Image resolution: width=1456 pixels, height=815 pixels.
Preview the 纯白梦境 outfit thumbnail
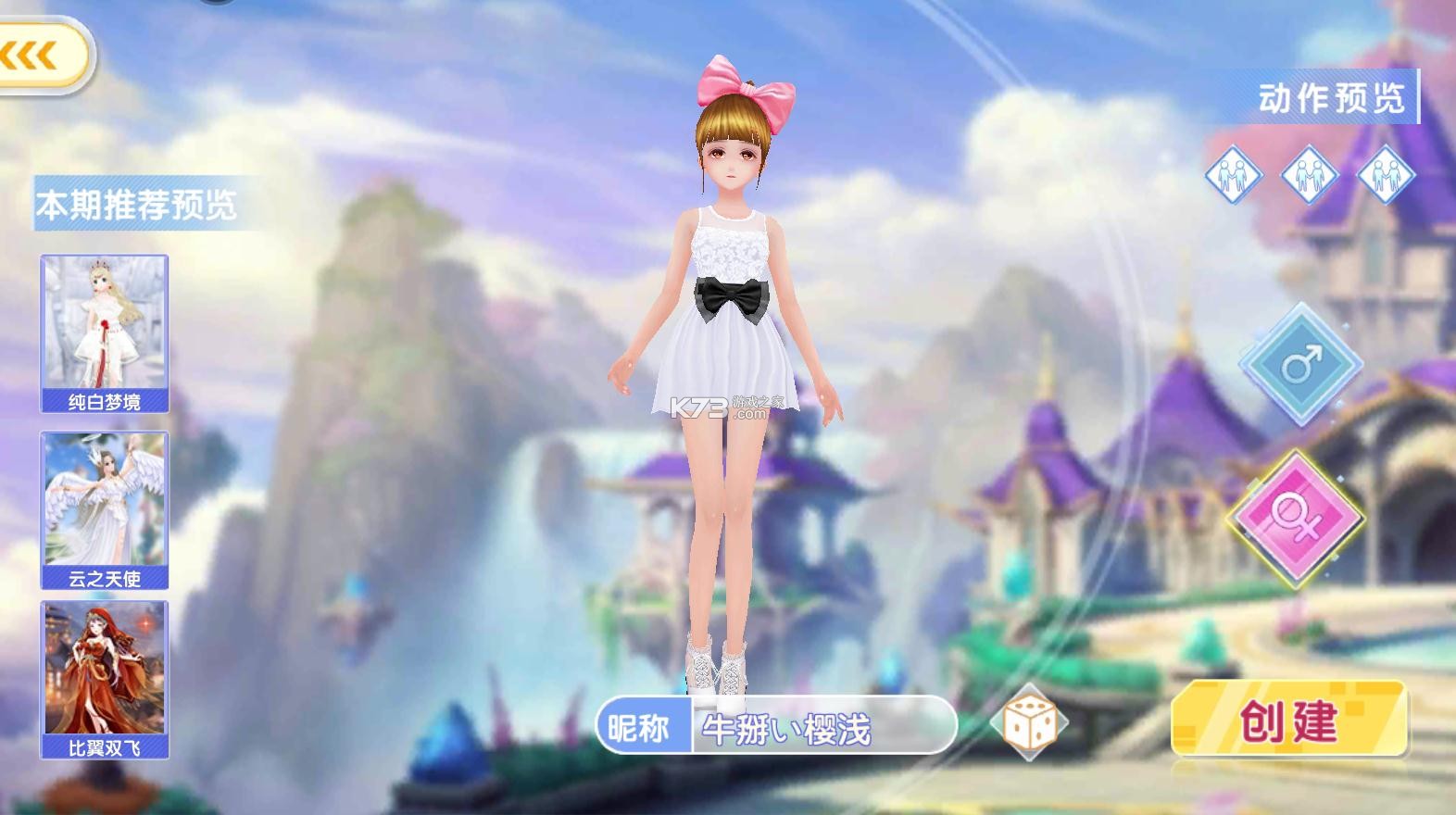pyautogui.click(x=104, y=333)
